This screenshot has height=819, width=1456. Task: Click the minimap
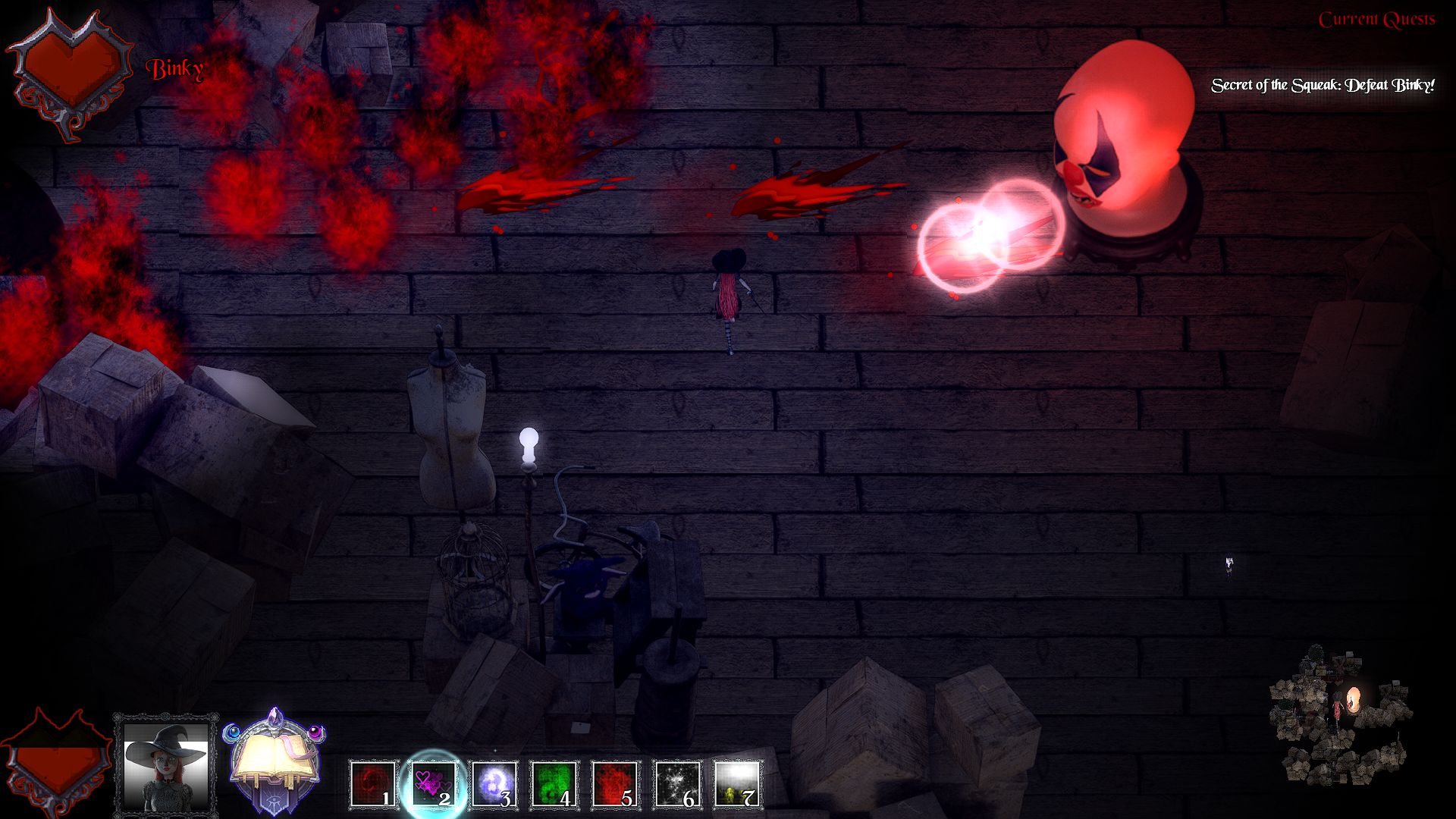tap(1341, 714)
